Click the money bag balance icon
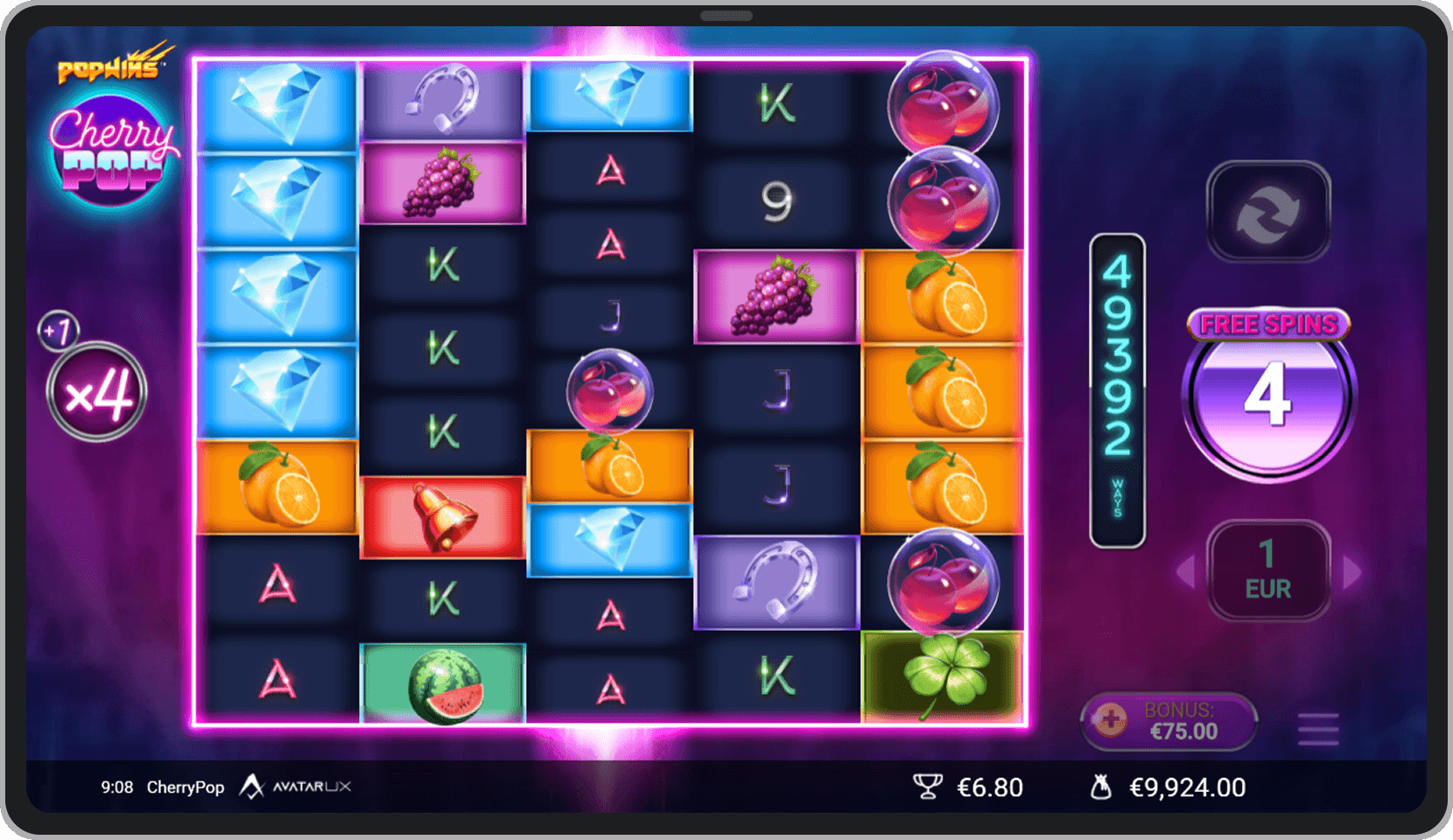Image resolution: width=1453 pixels, height=840 pixels. click(1102, 787)
